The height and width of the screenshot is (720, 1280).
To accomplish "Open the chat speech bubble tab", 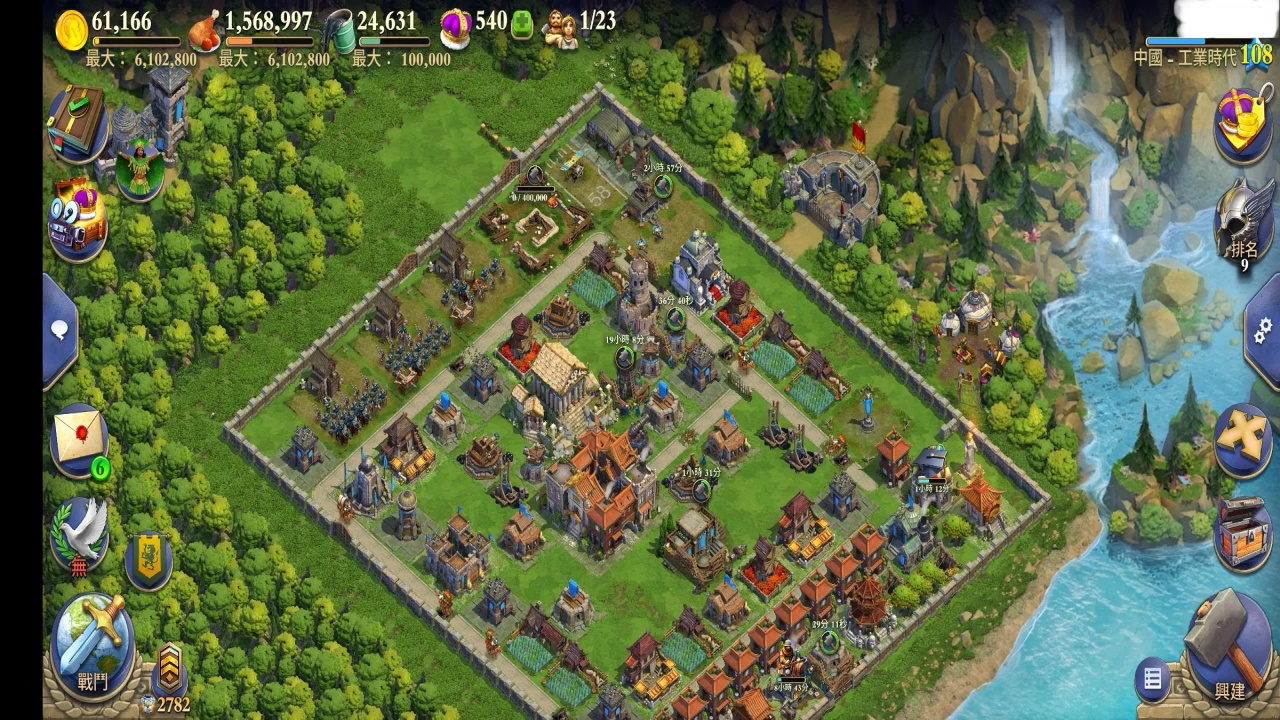I will [x=60, y=330].
